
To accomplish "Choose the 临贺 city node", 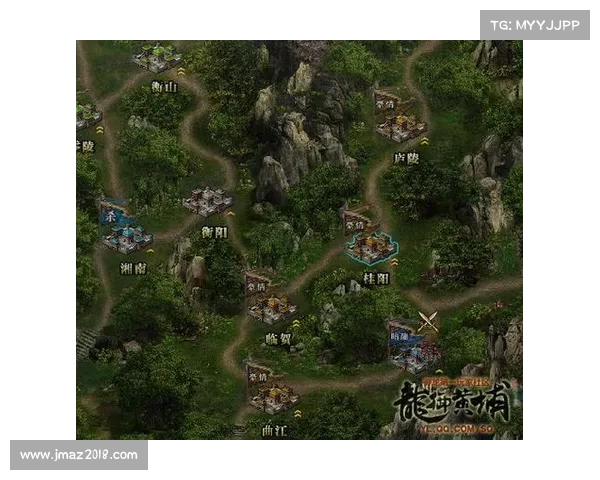I will [271, 307].
